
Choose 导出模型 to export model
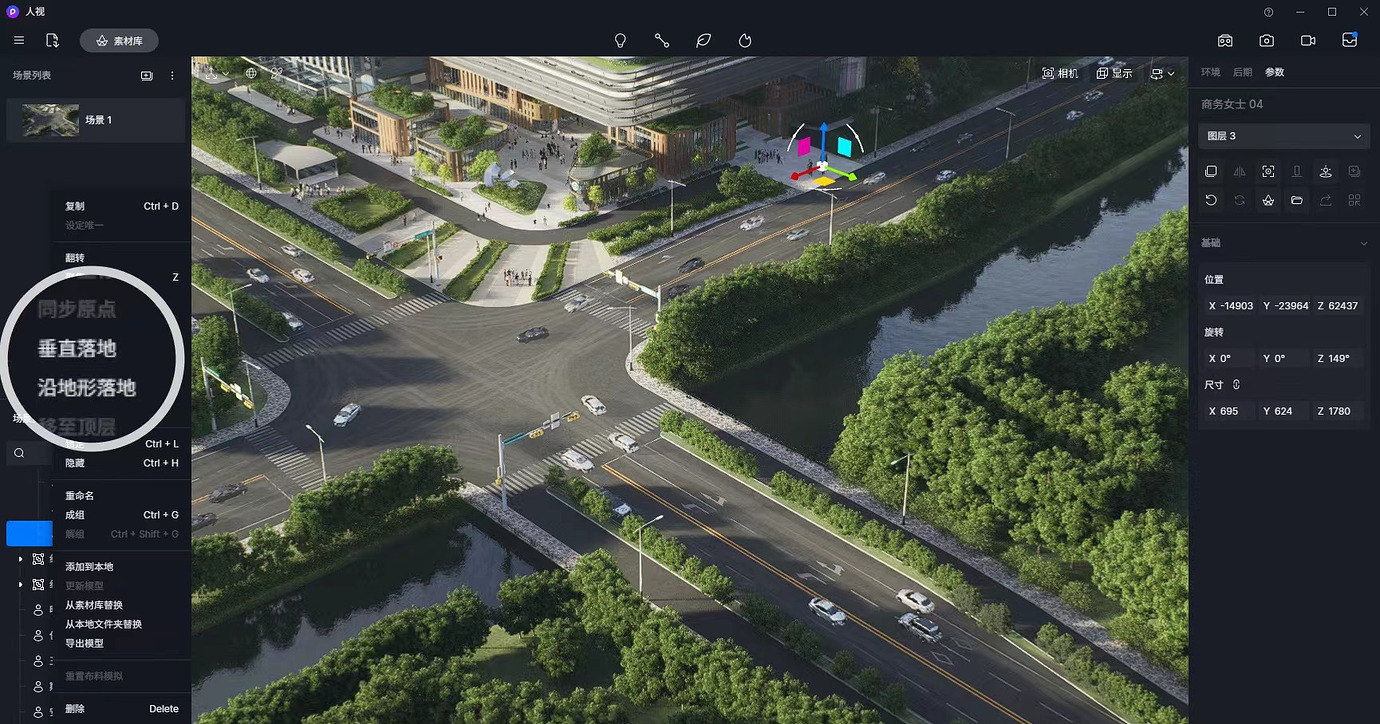pos(84,643)
